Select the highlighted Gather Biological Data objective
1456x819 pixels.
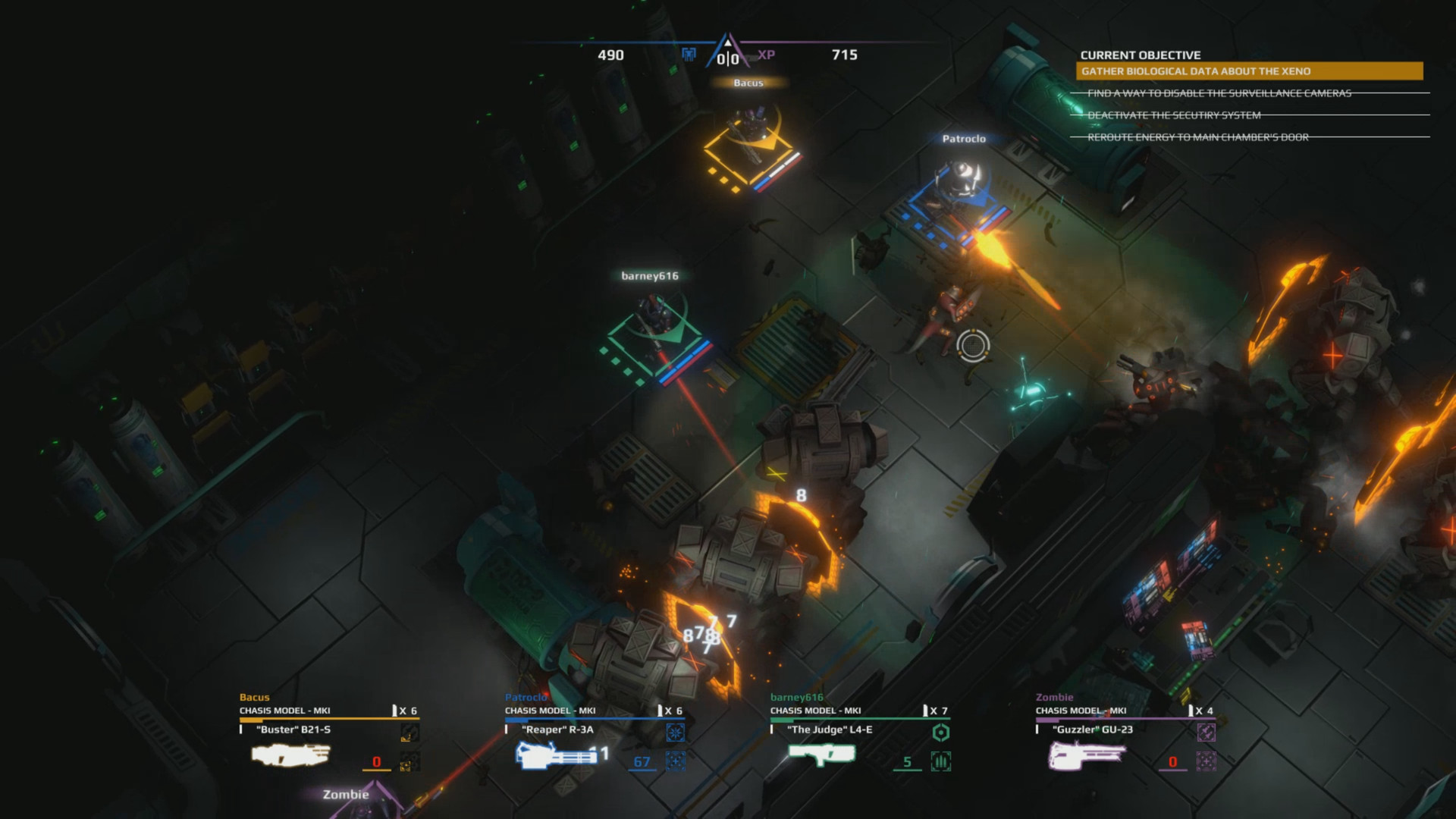tap(1249, 71)
